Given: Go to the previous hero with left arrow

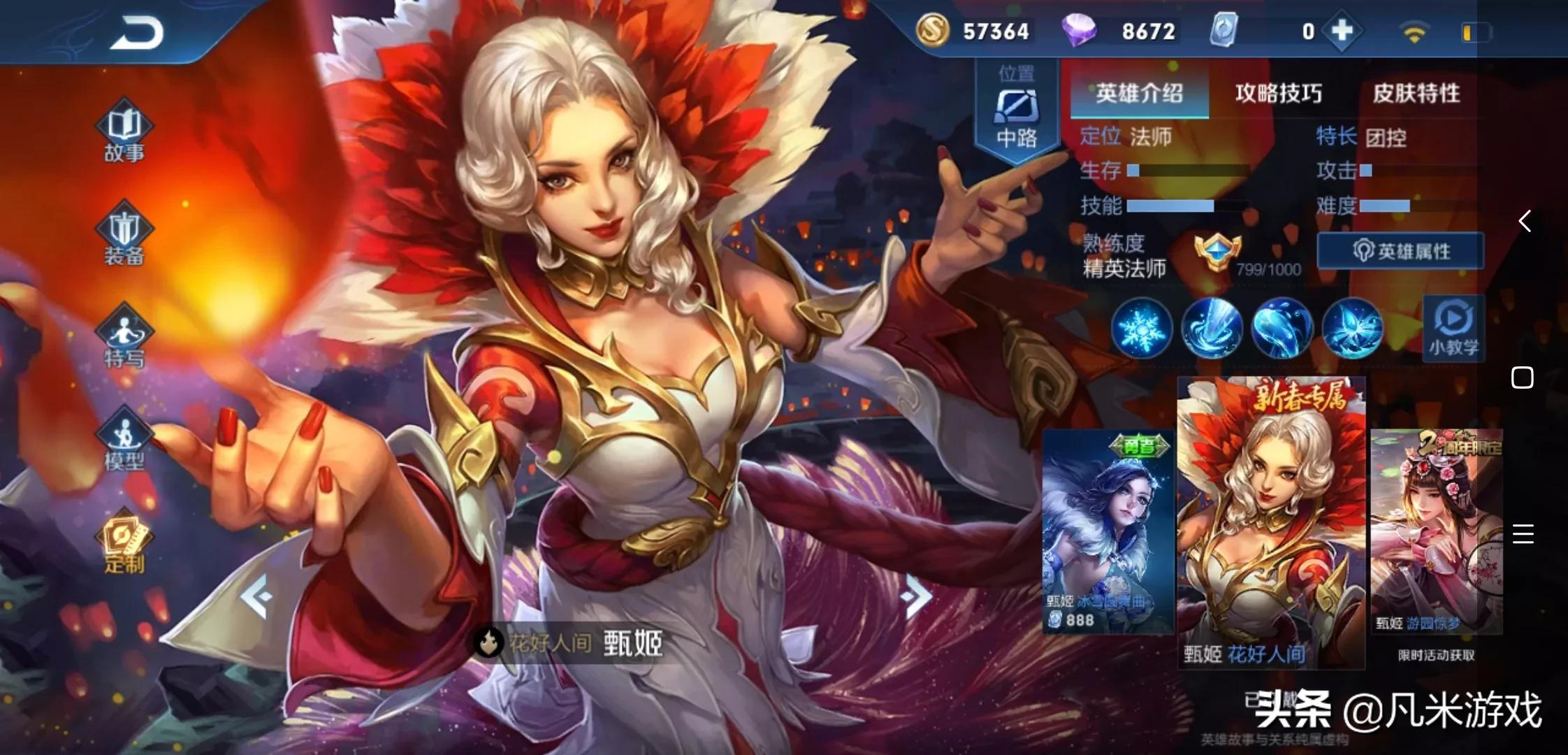Looking at the screenshot, I should coord(256,596).
